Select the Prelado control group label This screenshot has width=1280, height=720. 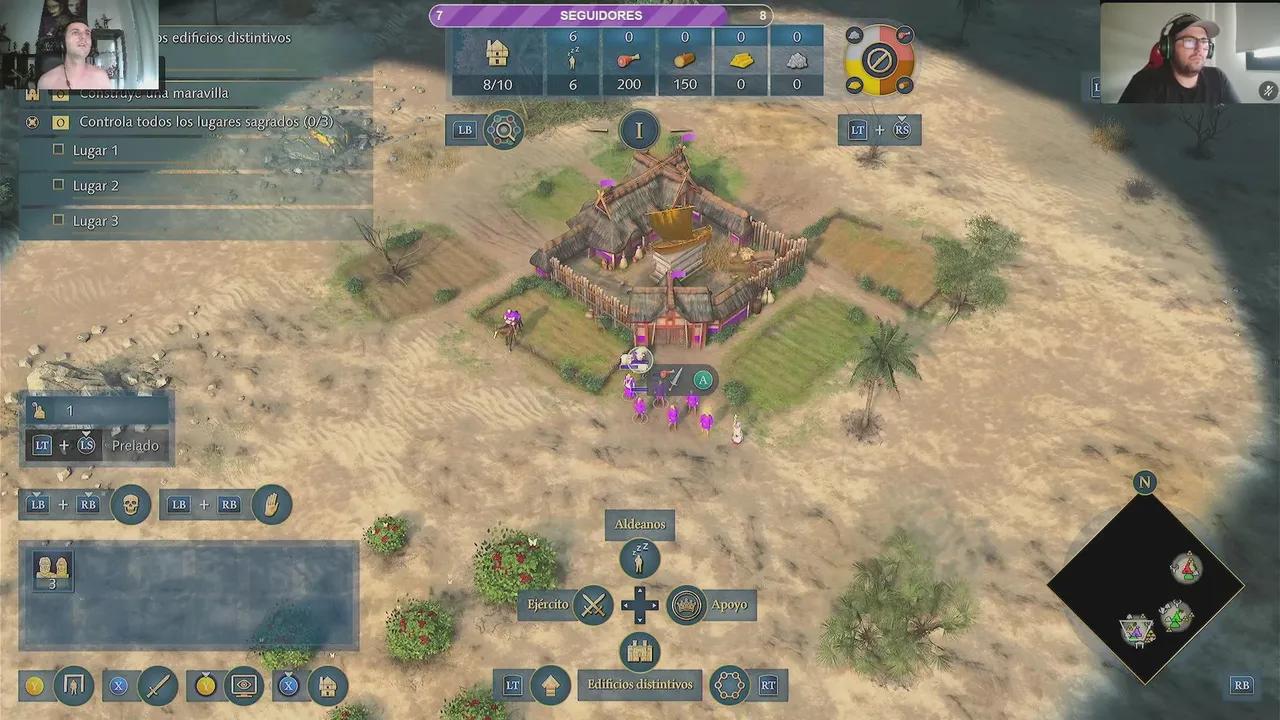135,446
